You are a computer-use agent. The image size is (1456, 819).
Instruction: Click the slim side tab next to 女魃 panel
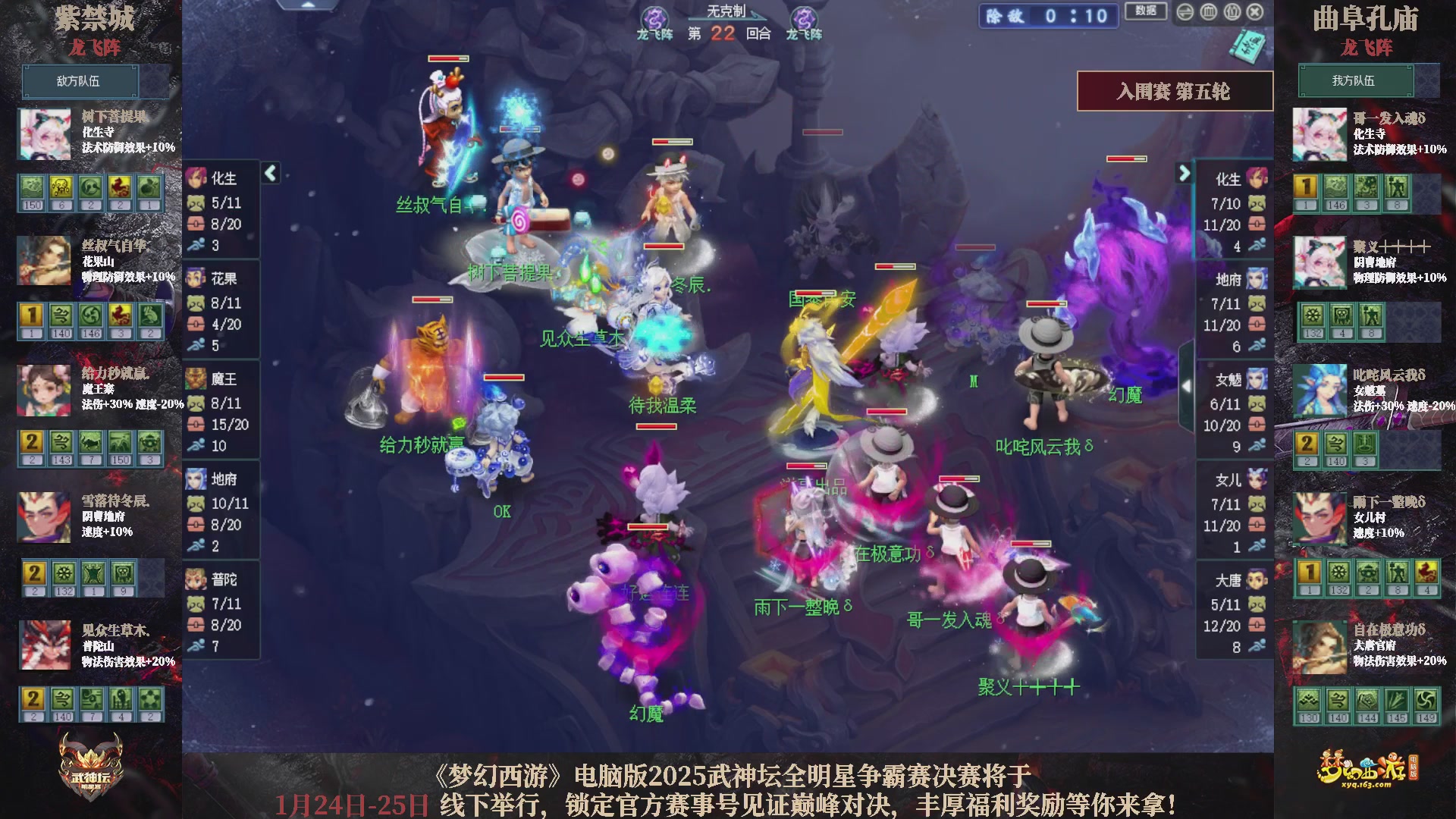(1188, 387)
